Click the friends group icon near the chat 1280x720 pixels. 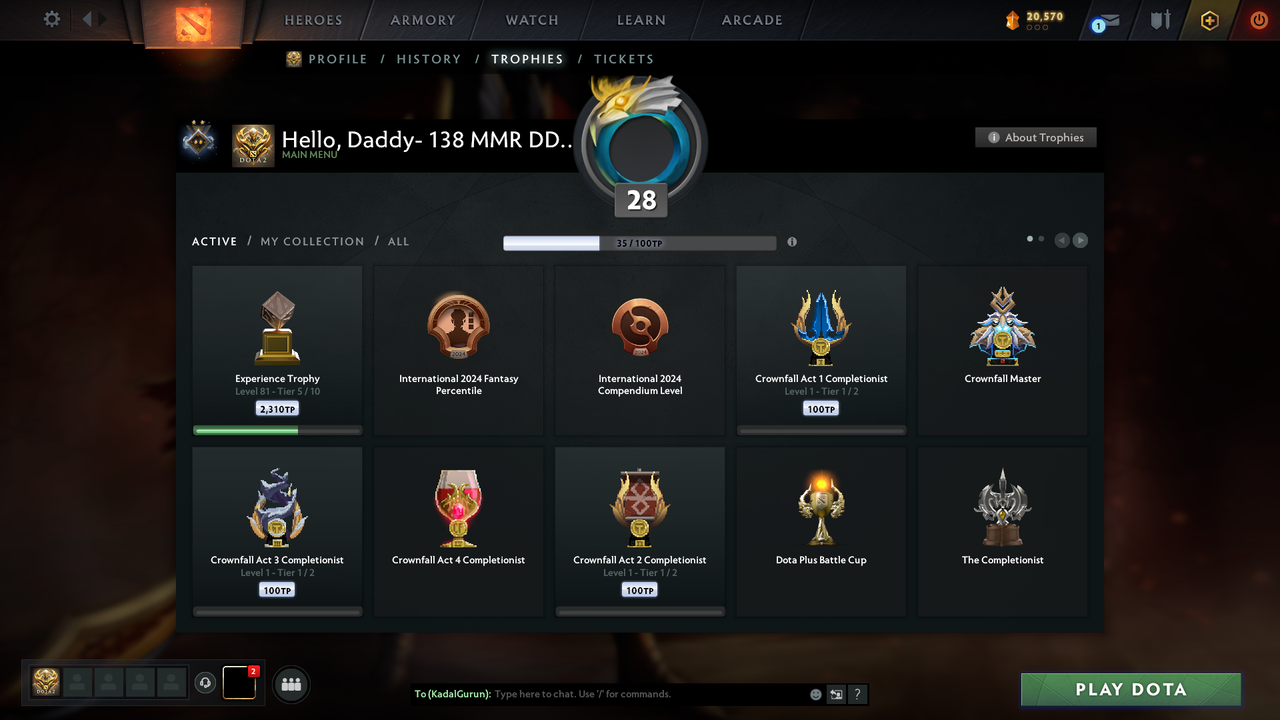tap(290, 684)
